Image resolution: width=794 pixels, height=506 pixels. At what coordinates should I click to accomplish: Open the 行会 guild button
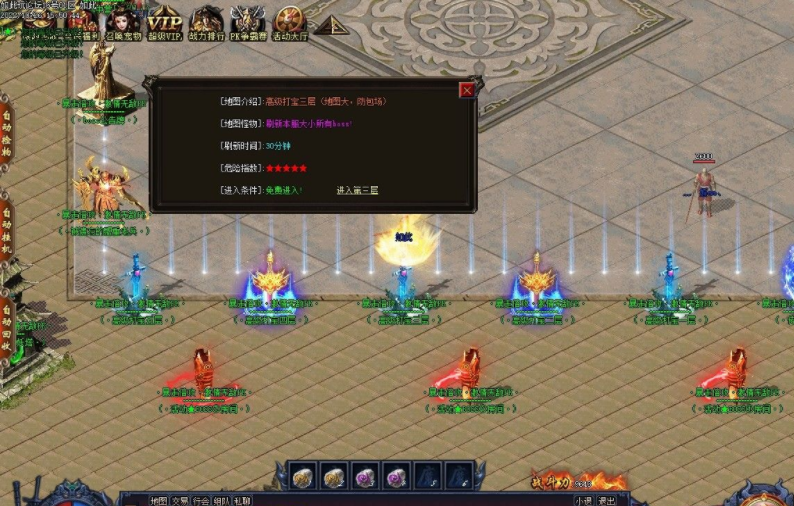pos(201,500)
